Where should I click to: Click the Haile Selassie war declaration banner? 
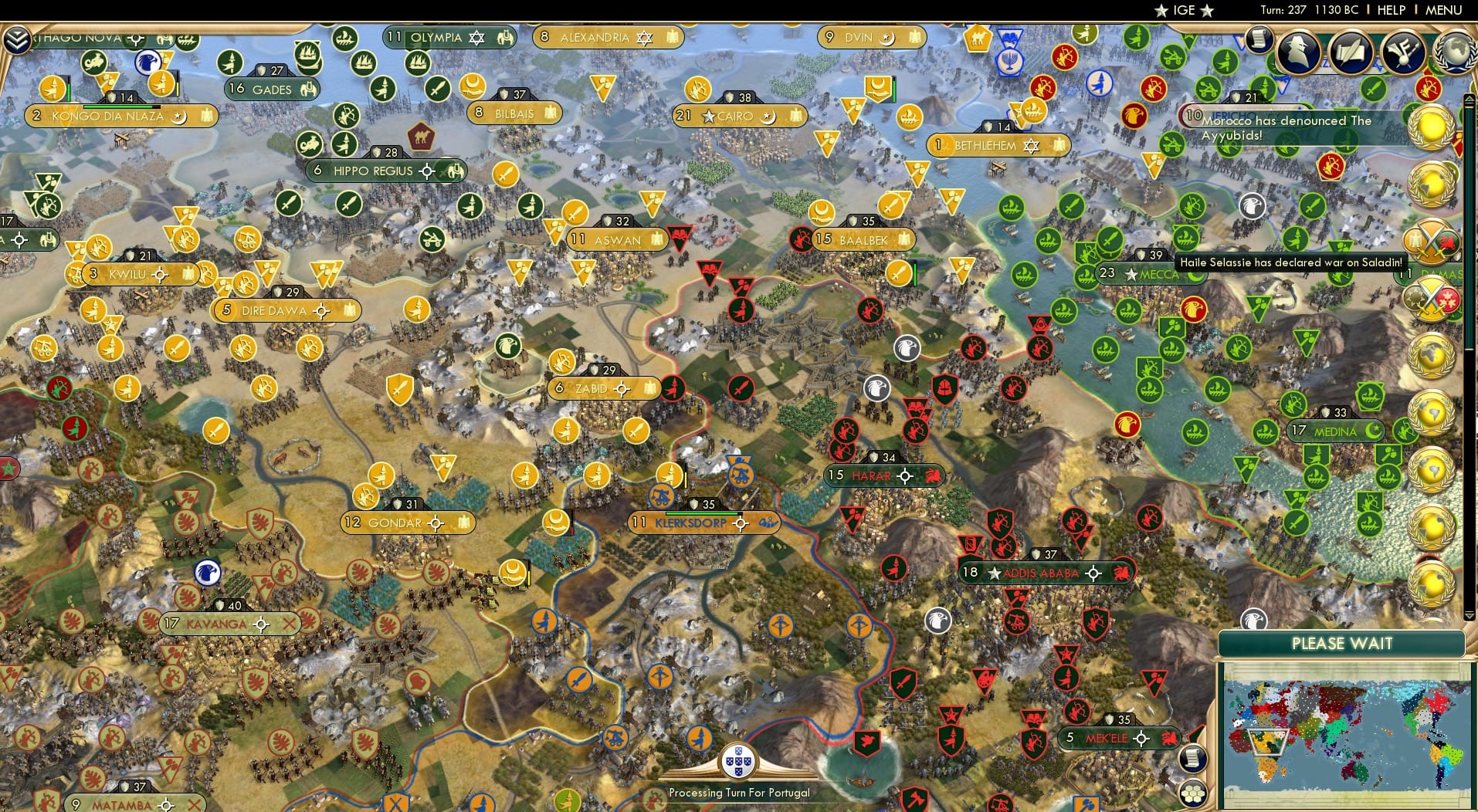pyautogui.click(x=1290, y=262)
